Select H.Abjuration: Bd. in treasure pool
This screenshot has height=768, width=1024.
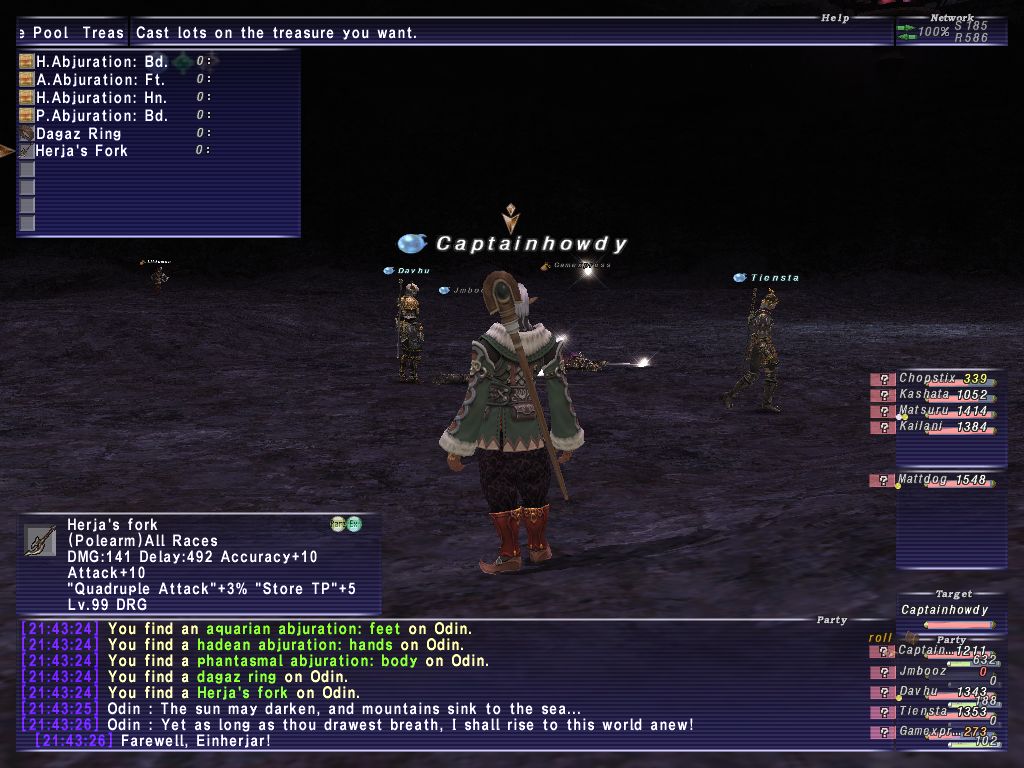pyautogui.click(x=101, y=62)
